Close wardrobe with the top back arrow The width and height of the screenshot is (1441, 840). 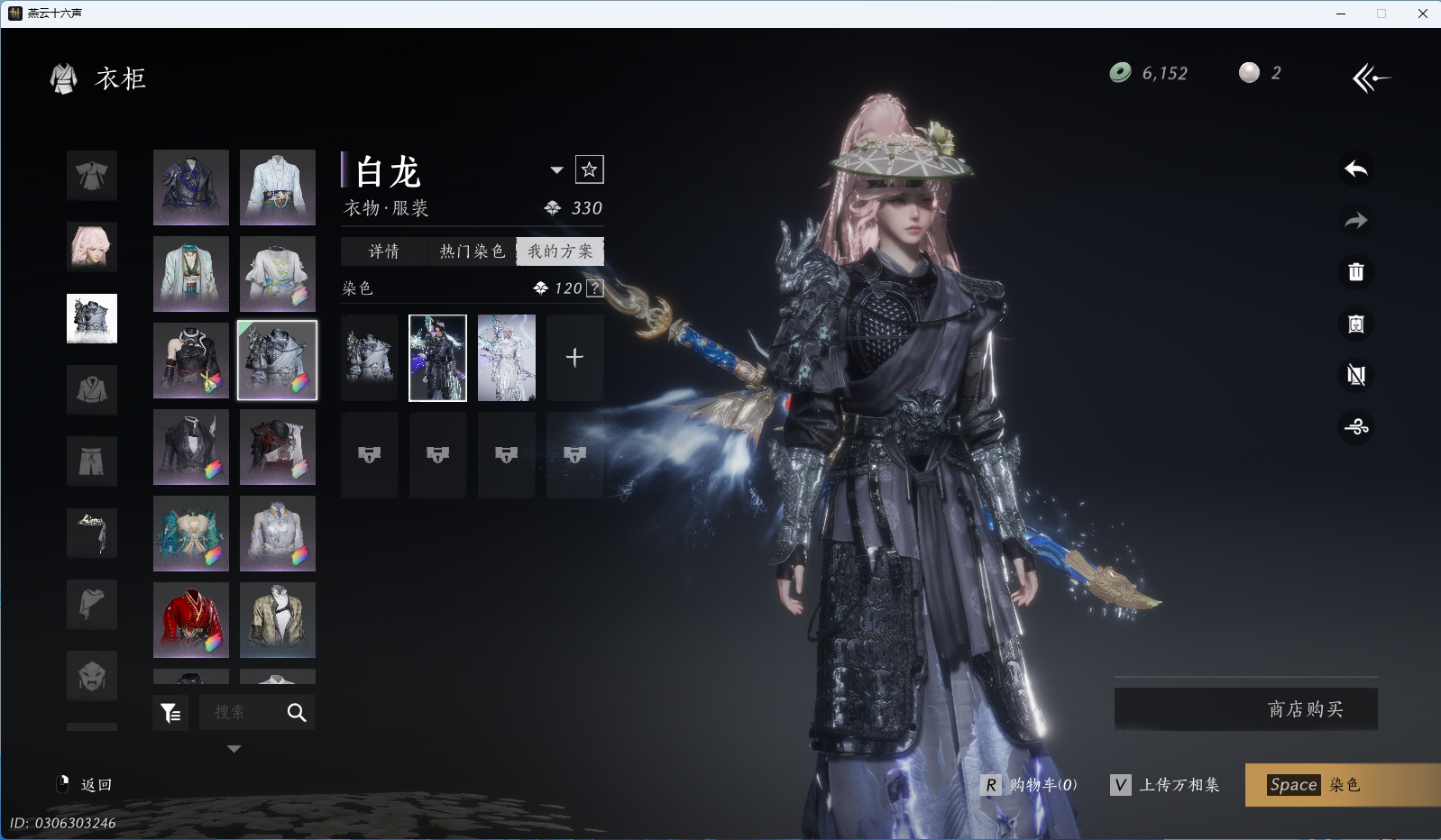[1371, 78]
